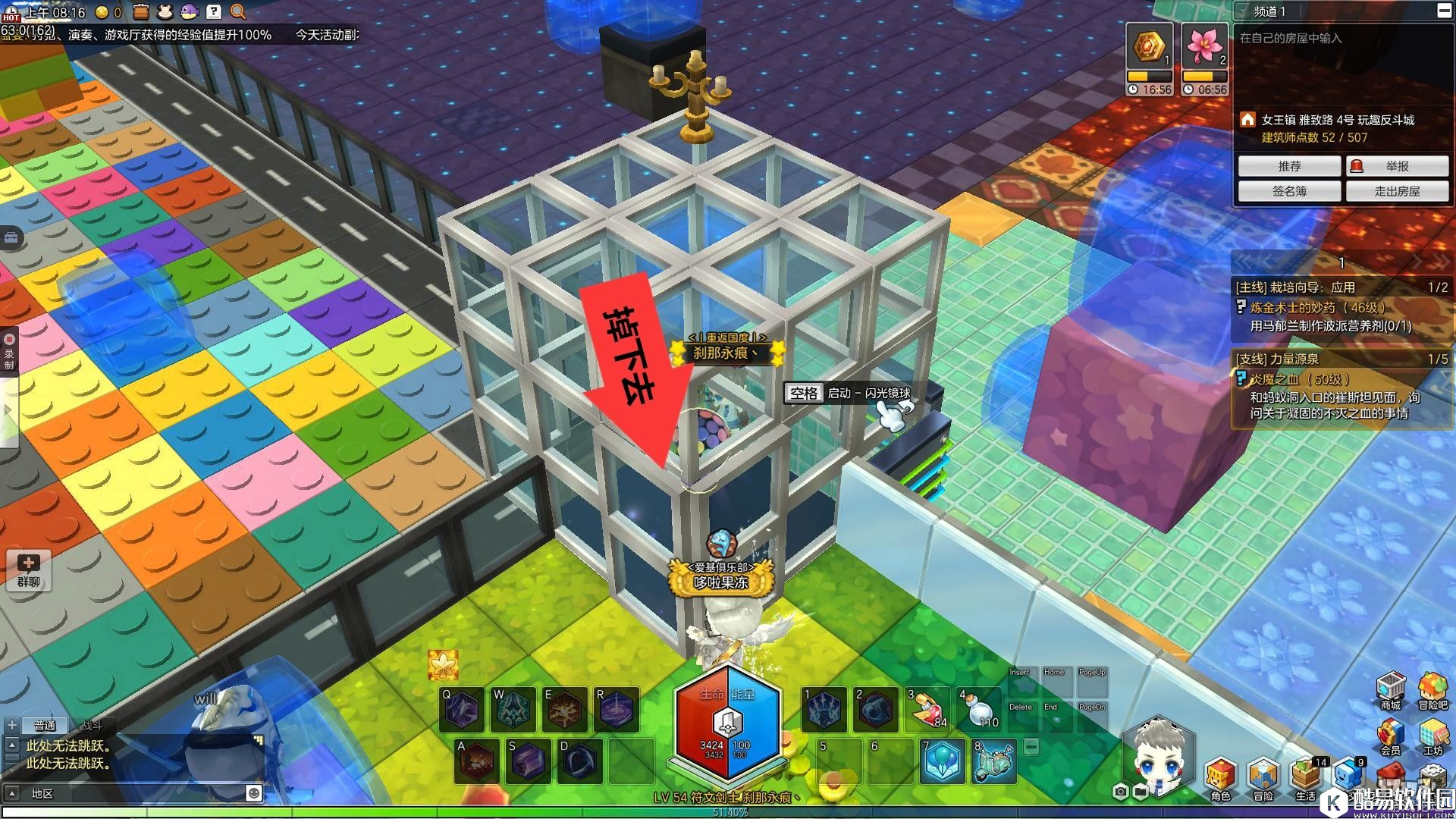This screenshot has width=1456, height=819.
Task: Take a screenshot with the camera icon
Action: coord(1121,792)
